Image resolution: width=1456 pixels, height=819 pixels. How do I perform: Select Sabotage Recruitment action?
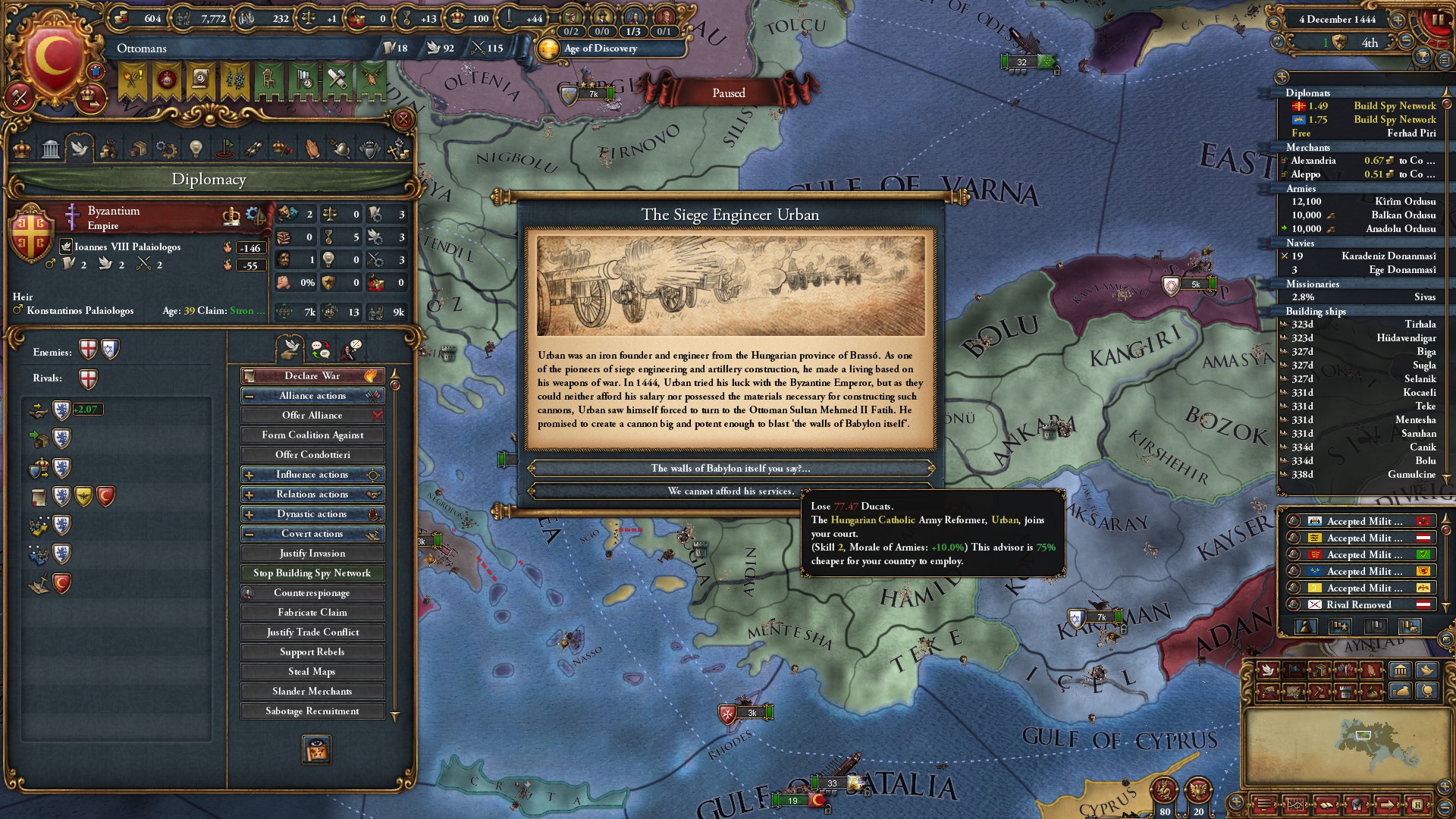312,711
